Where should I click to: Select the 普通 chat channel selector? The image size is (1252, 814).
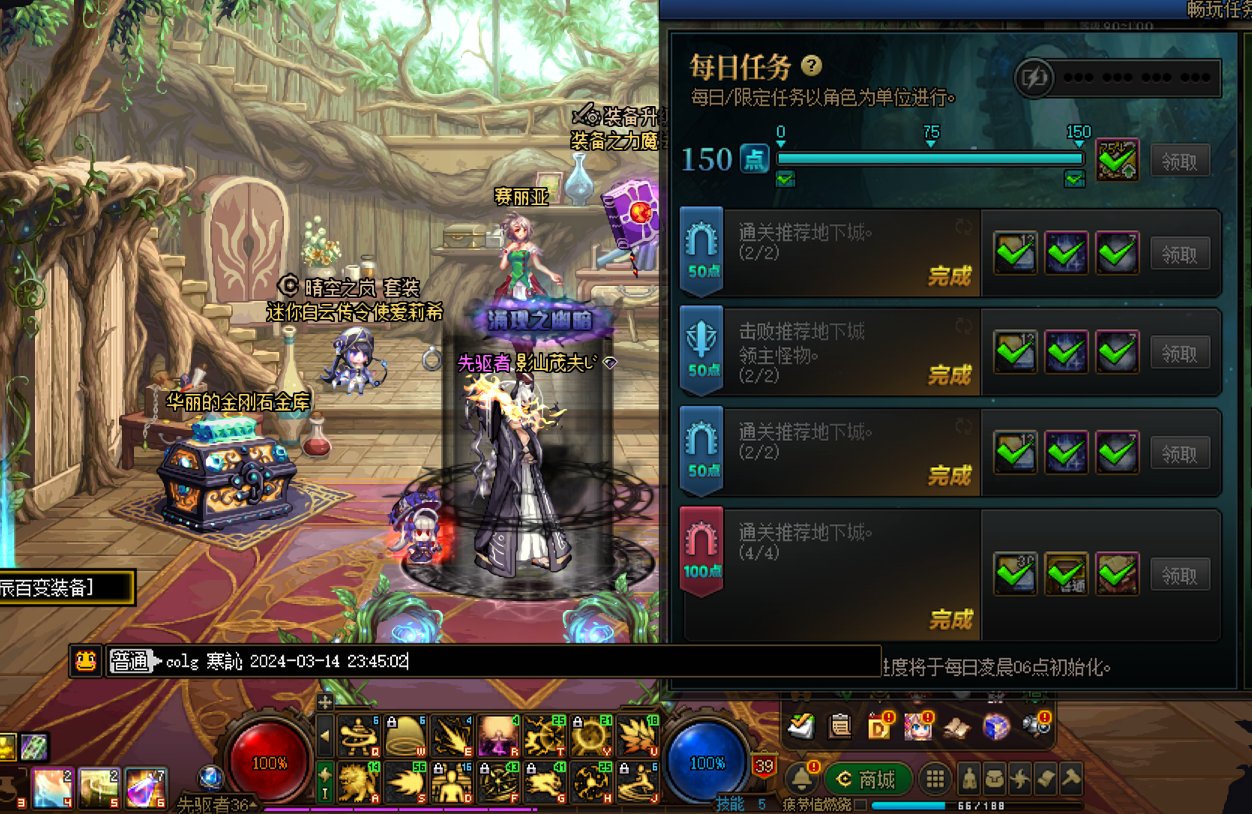coord(129,661)
